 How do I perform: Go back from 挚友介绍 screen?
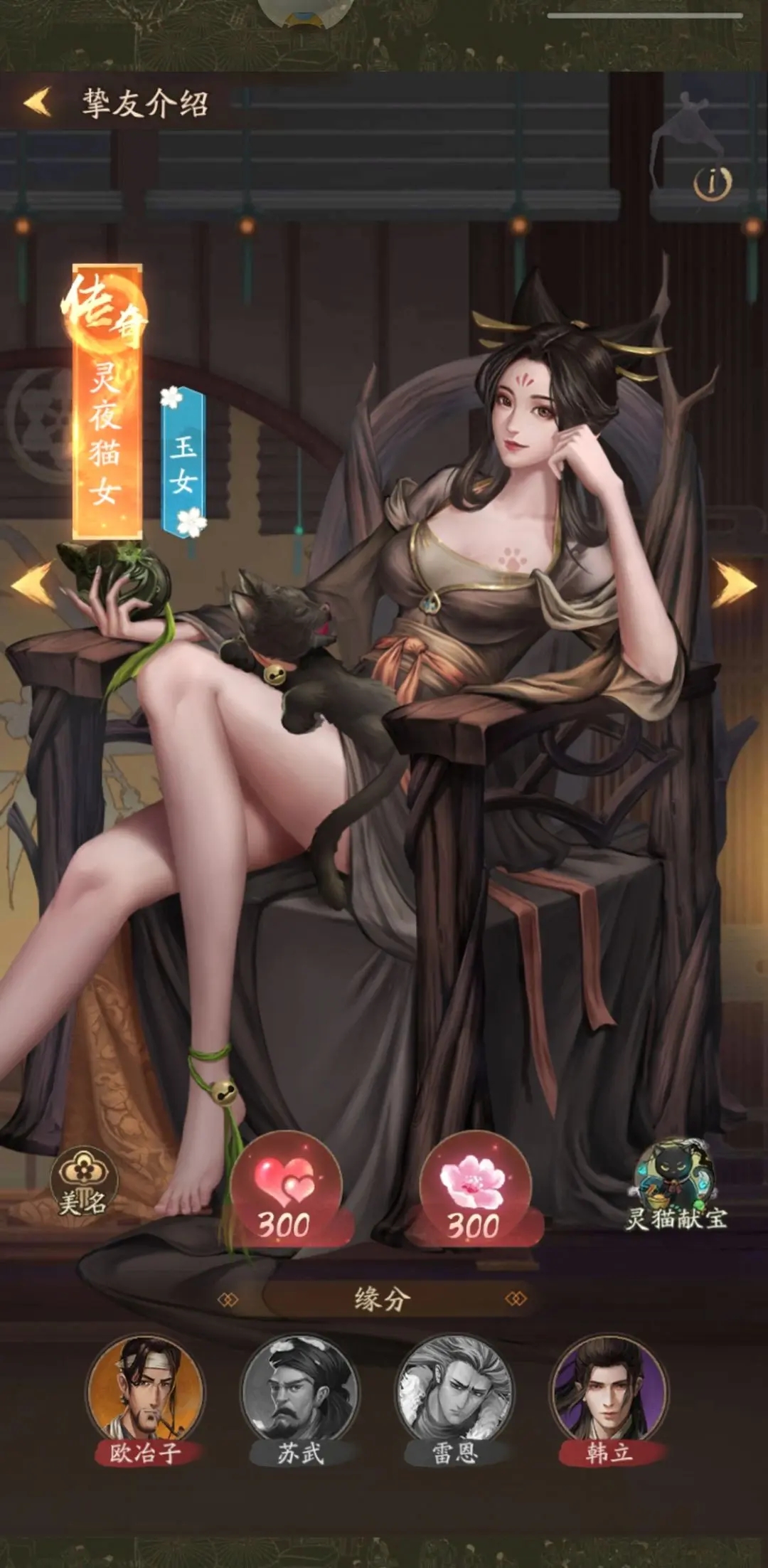tap(38, 102)
